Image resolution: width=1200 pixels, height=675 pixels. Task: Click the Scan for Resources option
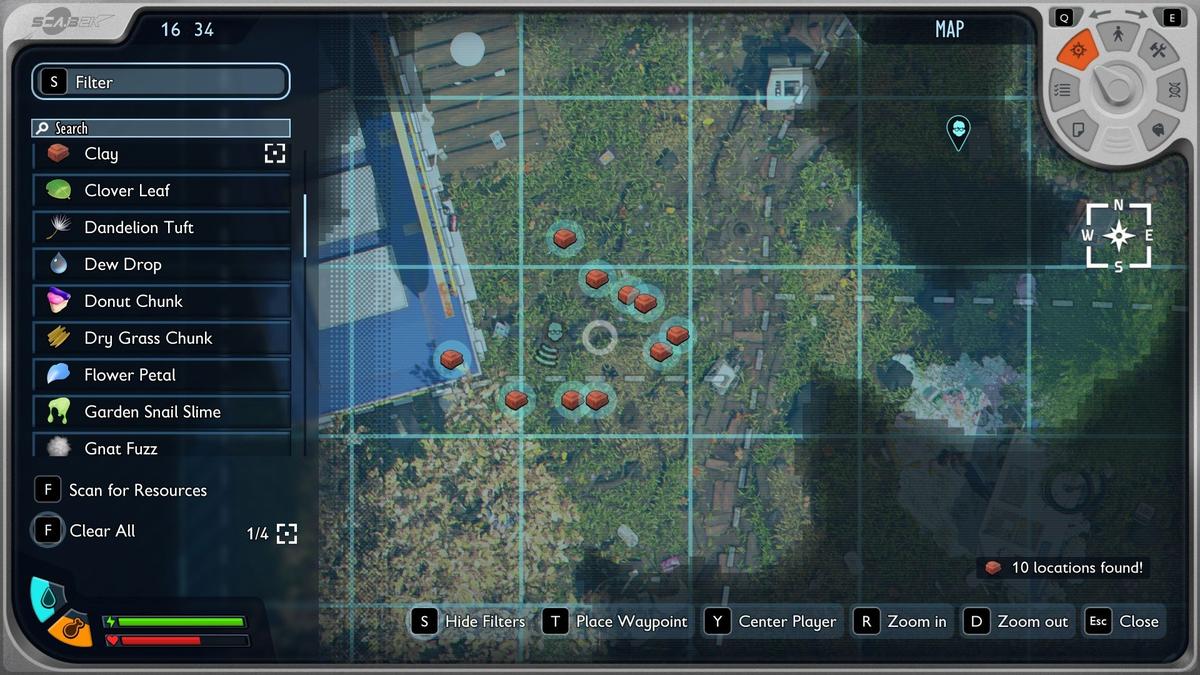[x=137, y=490]
